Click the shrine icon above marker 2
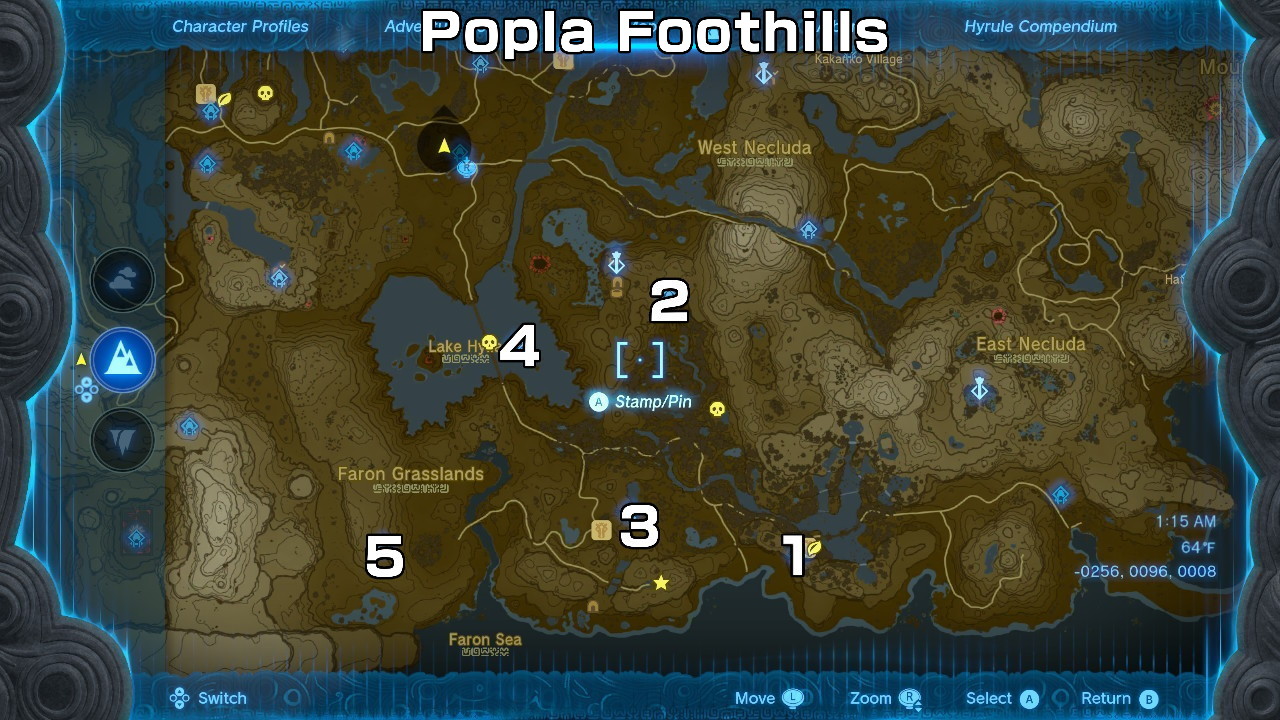This screenshot has width=1280, height=720. pyautogui.click(x=616, y=264)
